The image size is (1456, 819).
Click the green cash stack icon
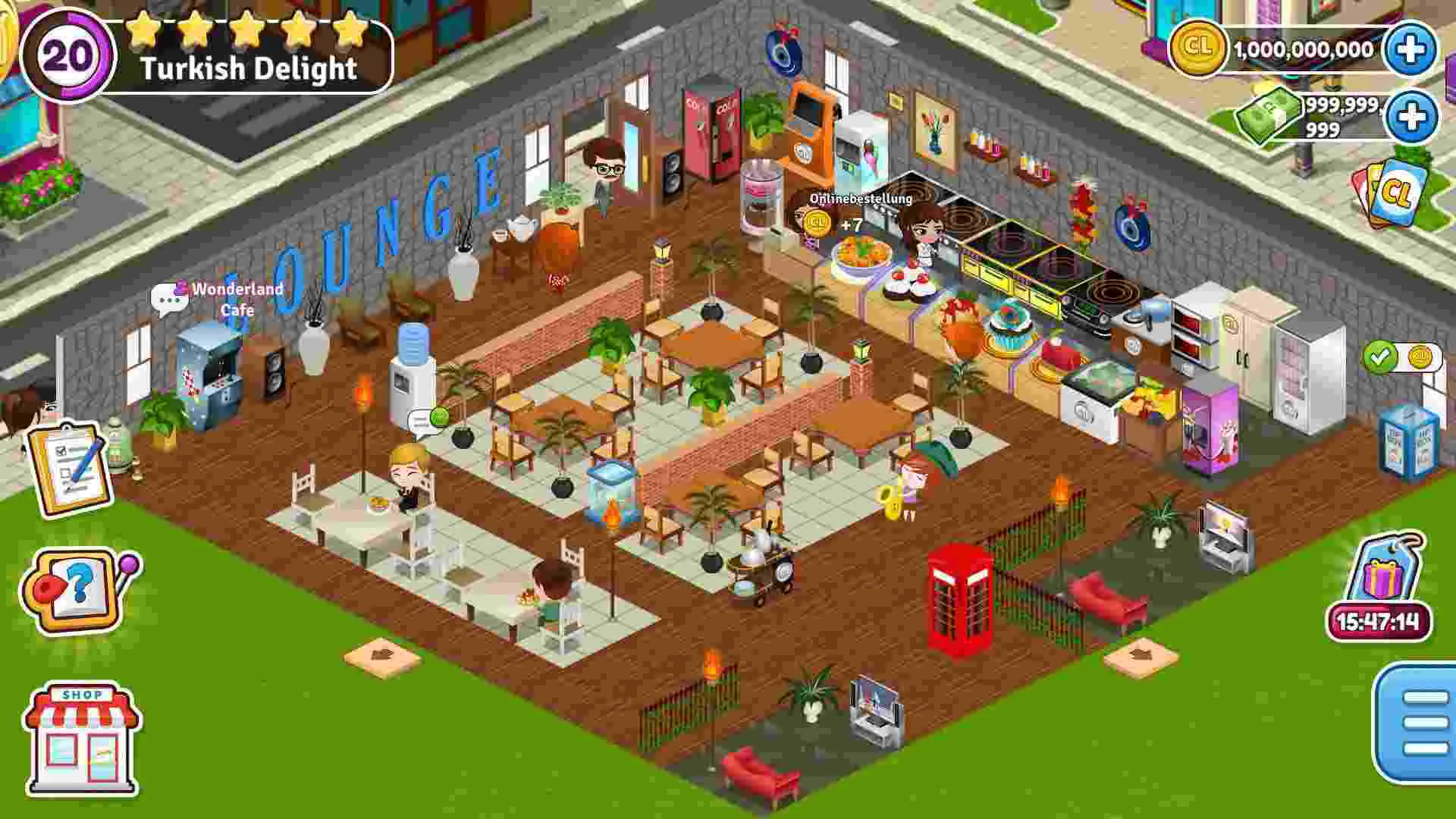click(1268, 115)
